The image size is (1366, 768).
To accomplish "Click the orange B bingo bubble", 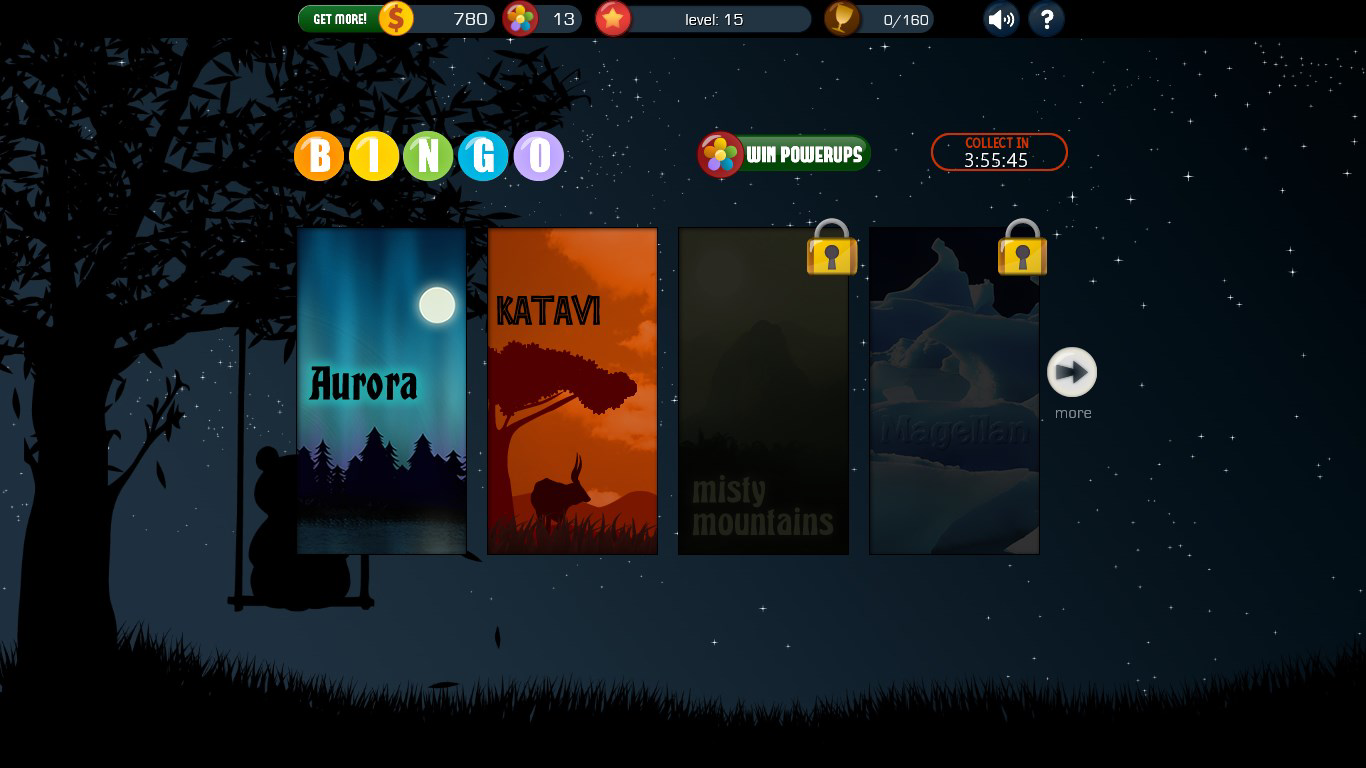I will tap(318, 156).
